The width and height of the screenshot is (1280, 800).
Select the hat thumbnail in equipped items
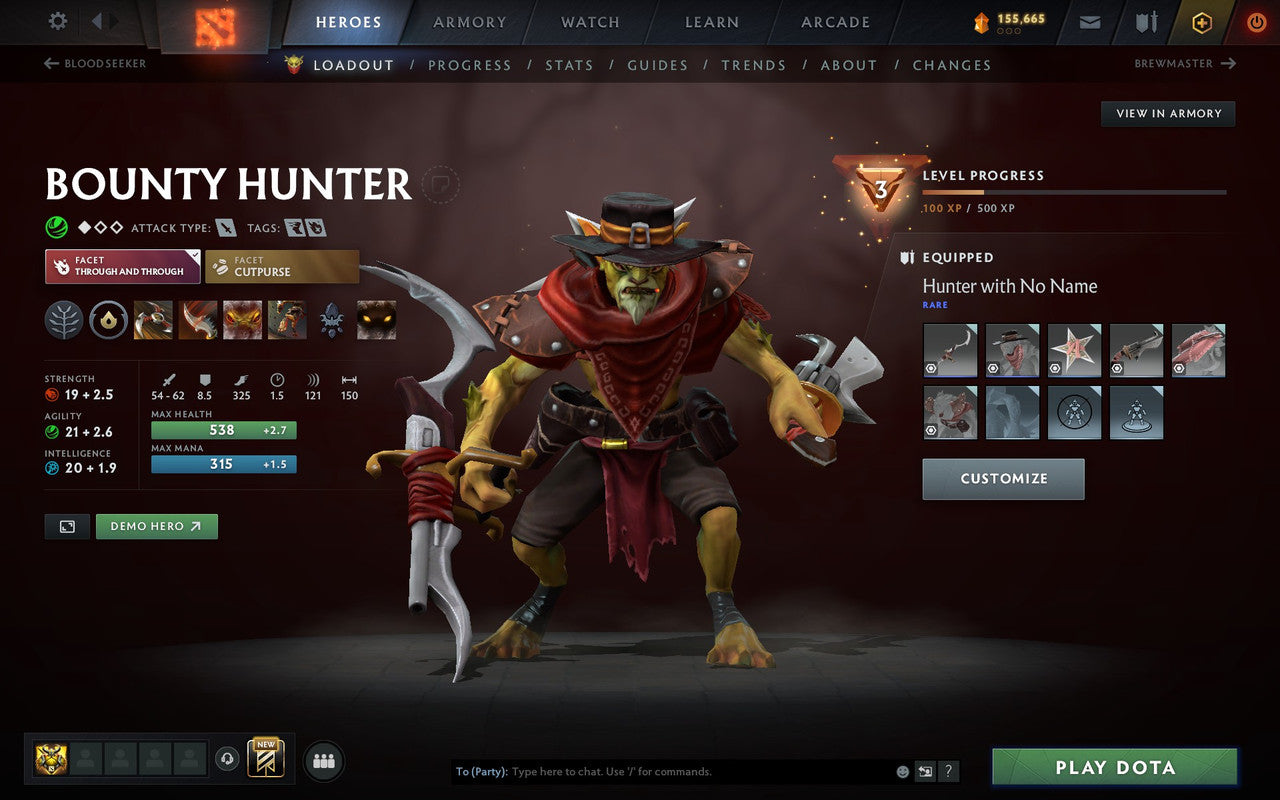1012,350
